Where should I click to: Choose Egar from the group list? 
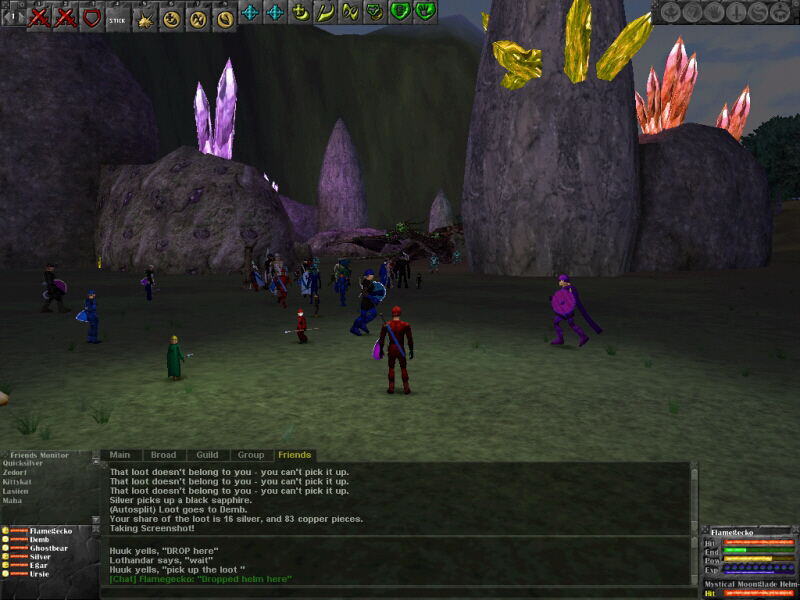coord(38,566)
